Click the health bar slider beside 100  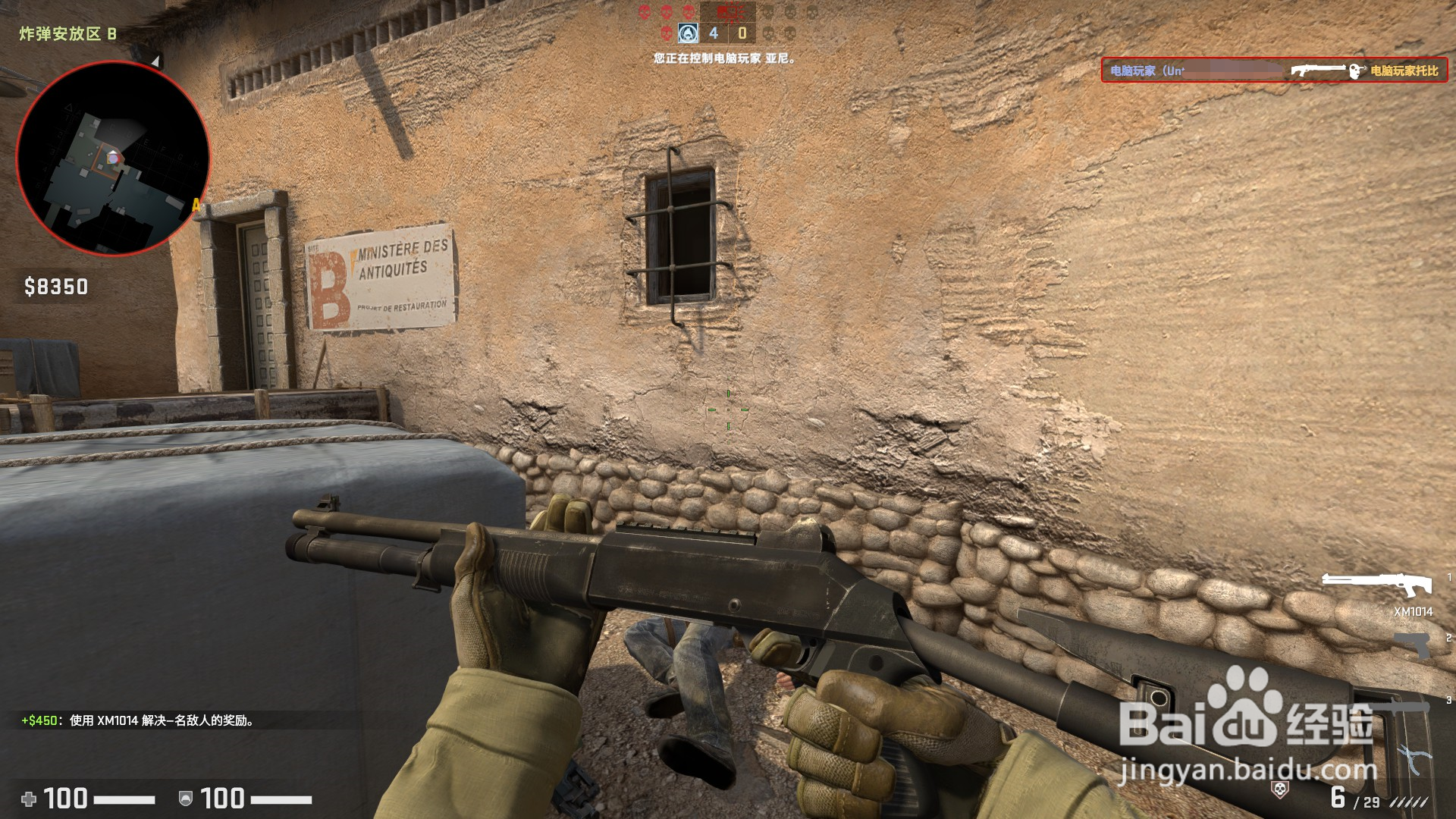124,799
